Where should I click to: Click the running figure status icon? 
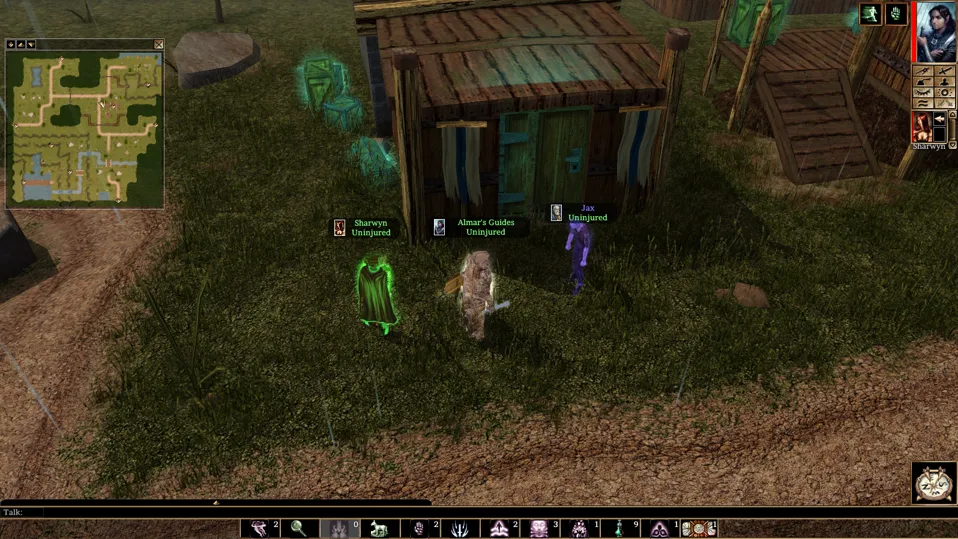[x=870, y=14]
